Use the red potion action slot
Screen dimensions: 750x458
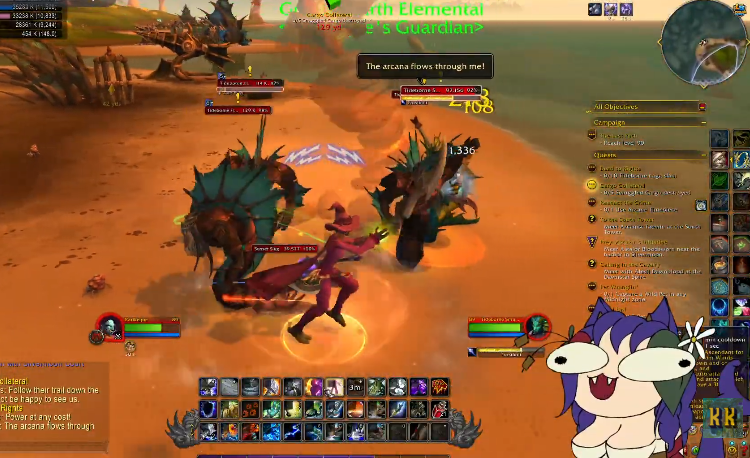[x=439, y=409]
